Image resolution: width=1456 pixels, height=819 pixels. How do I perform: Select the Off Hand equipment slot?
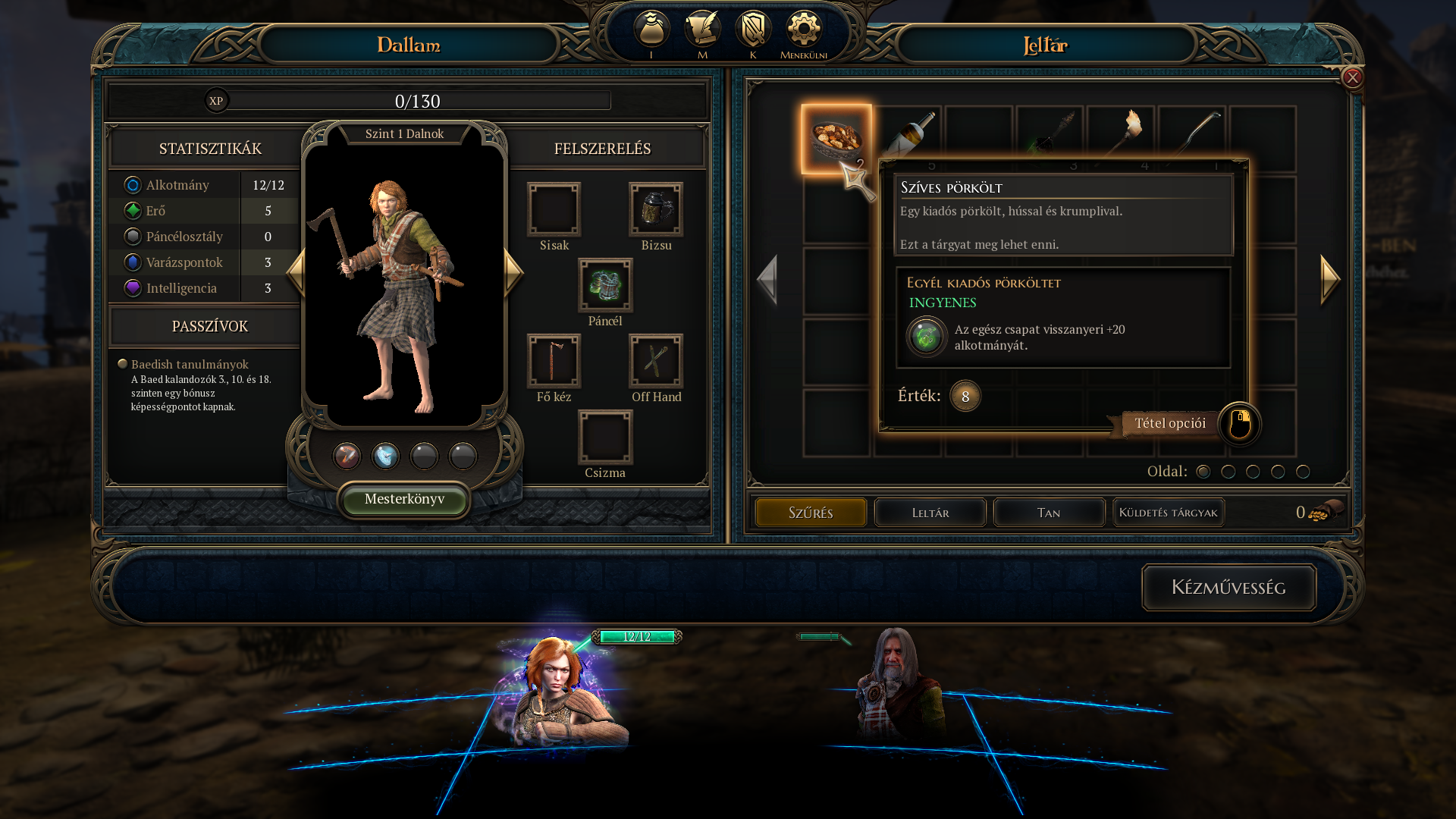[x=656, y=361]
